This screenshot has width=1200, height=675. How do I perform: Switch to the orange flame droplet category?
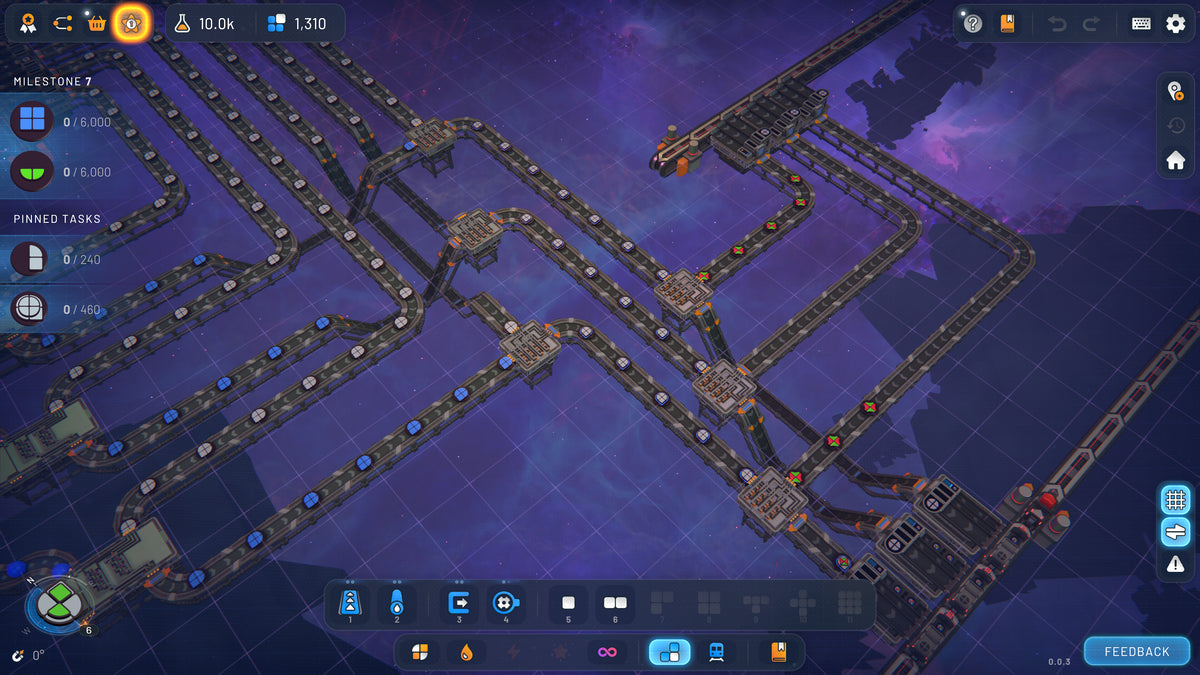[x=466, y=652]
